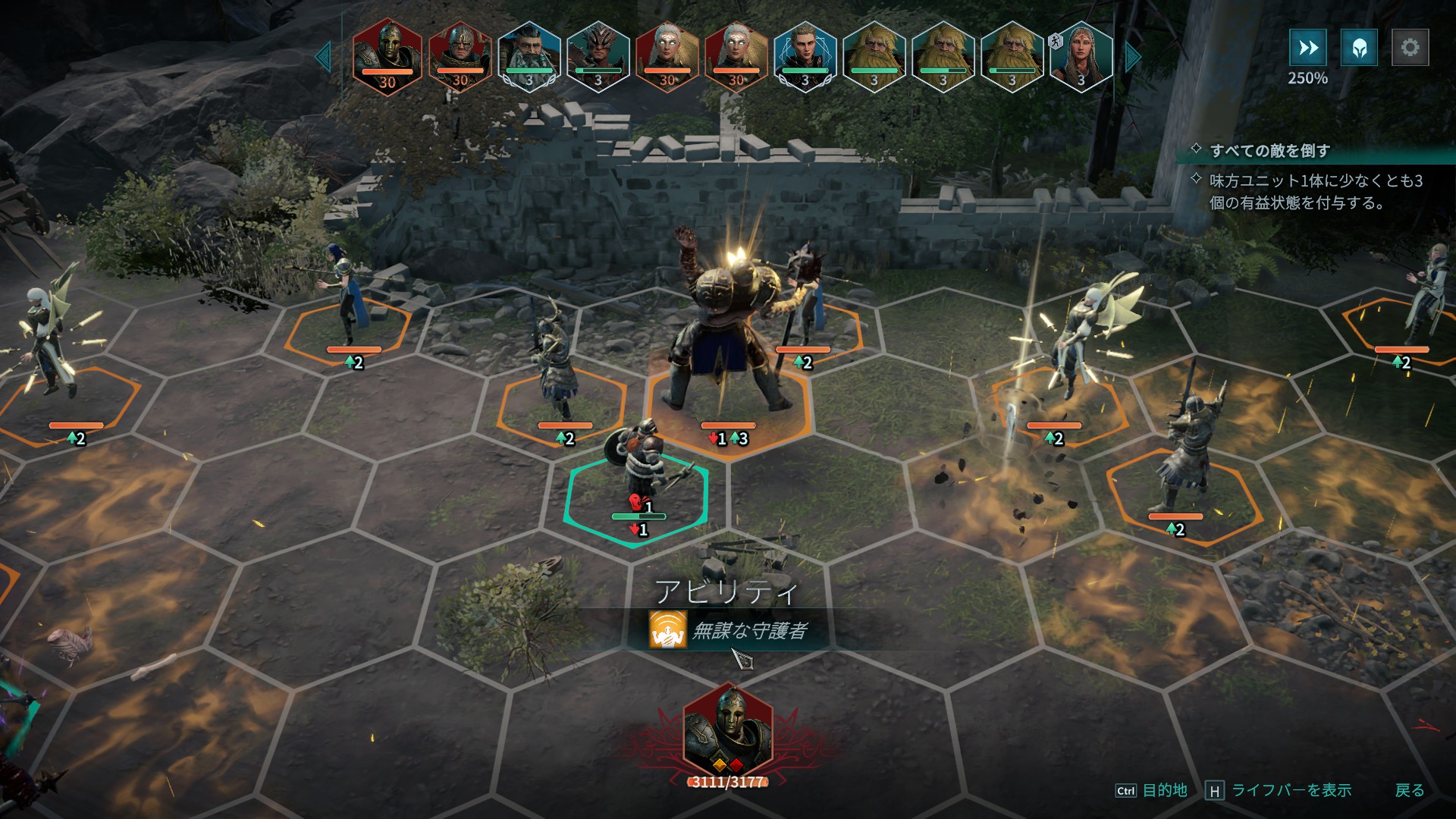Show earlier turns with left arrow

coord(324,57)
